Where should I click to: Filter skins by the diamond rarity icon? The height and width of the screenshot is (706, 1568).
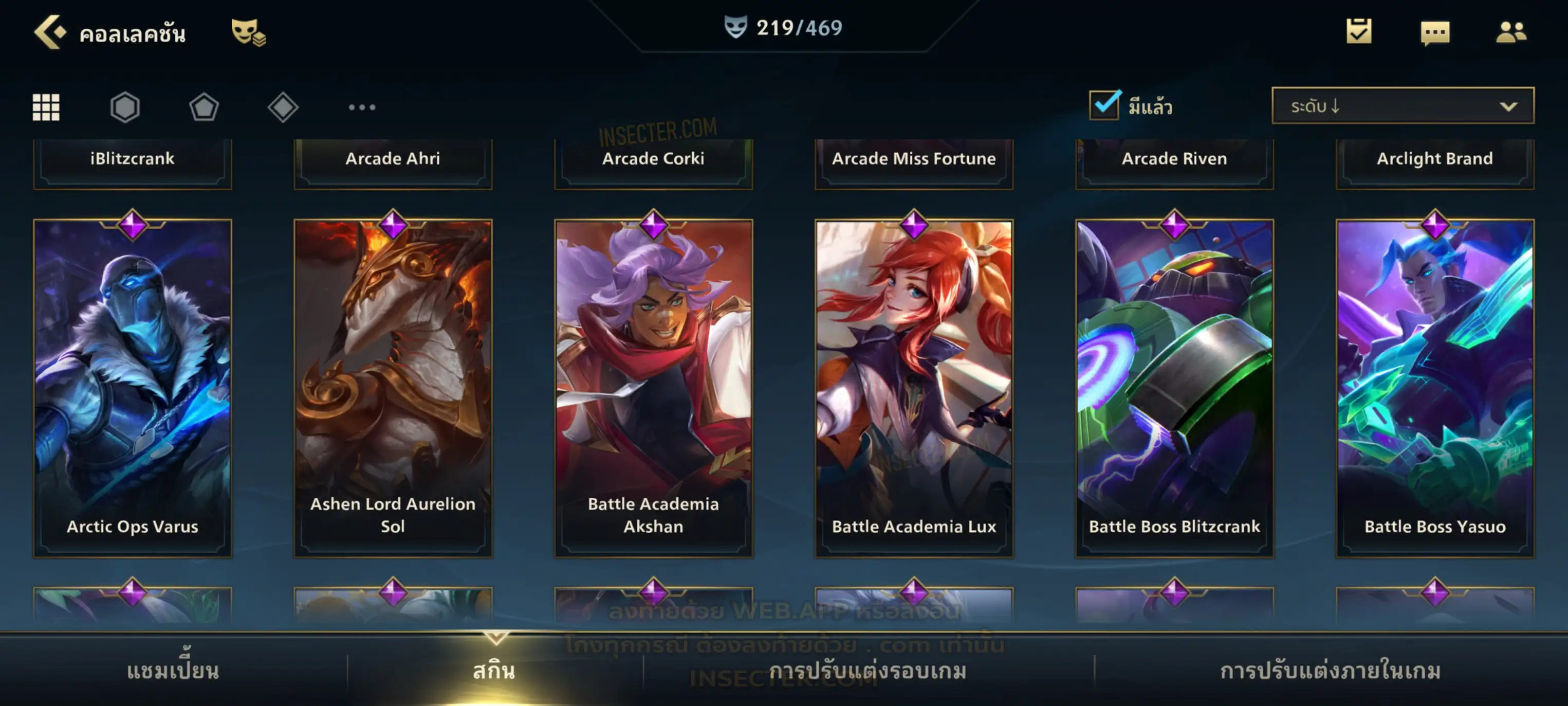[x=283, y=107]
